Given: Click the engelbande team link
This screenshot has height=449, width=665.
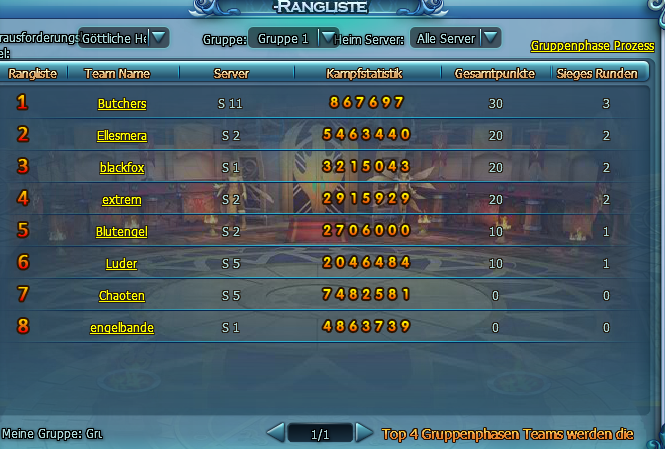Looking at the screenshot, I should (122, 328).
